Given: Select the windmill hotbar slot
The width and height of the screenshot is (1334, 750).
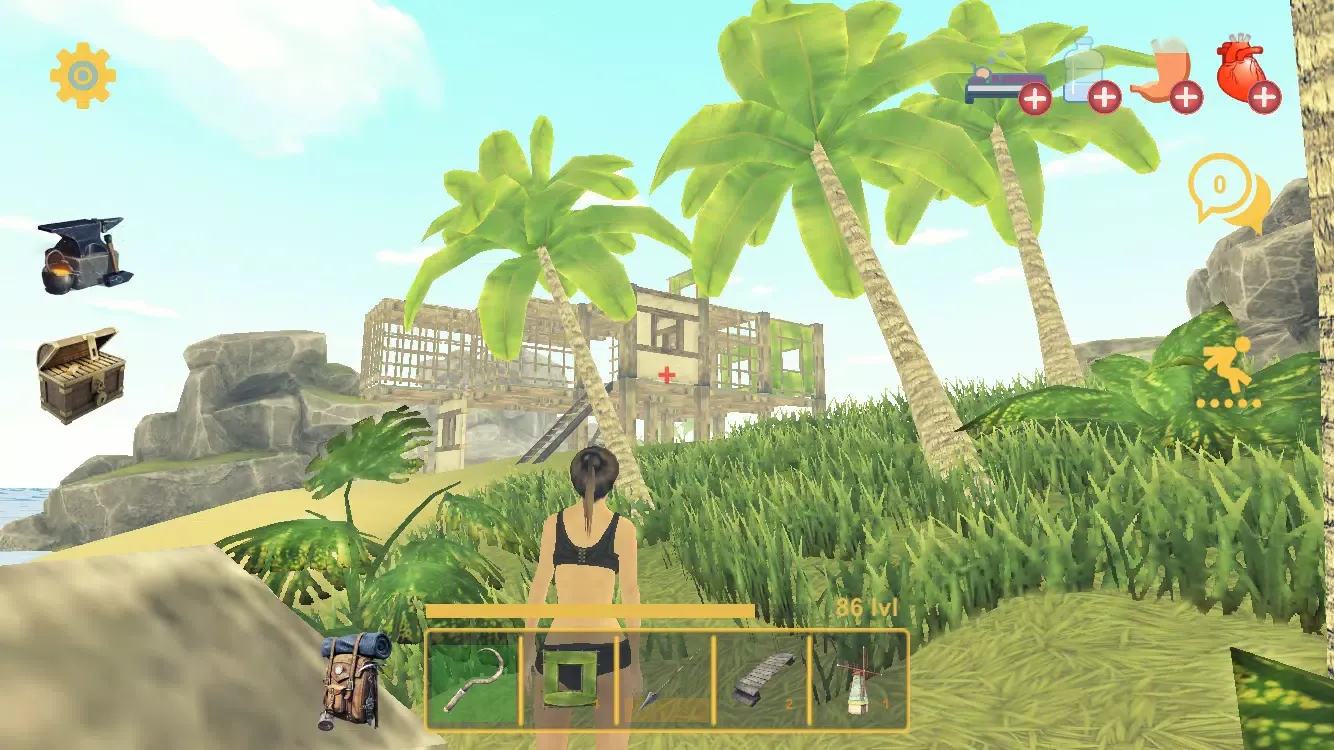Looking at the screenshot, I should pos(857,680).
